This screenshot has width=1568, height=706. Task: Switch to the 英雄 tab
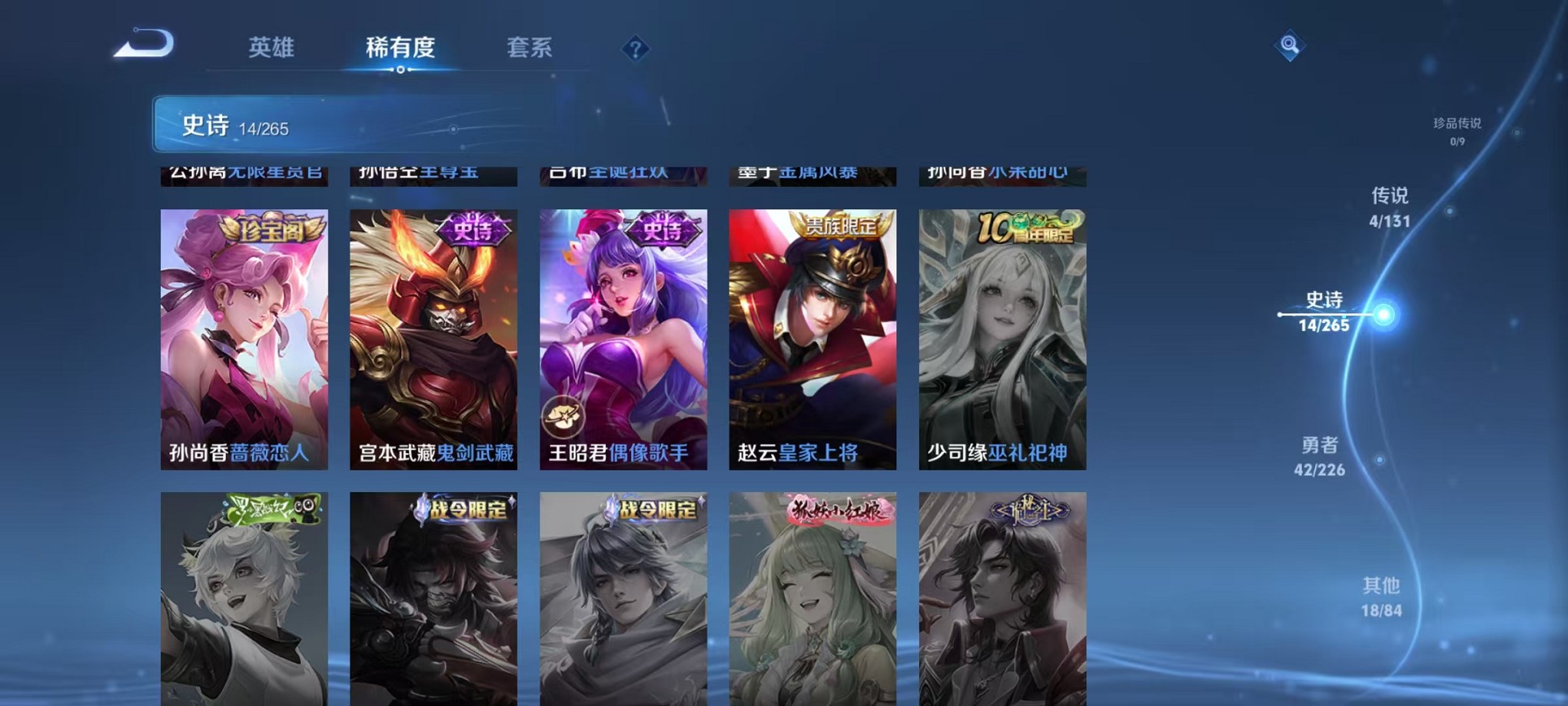[272, 48]
